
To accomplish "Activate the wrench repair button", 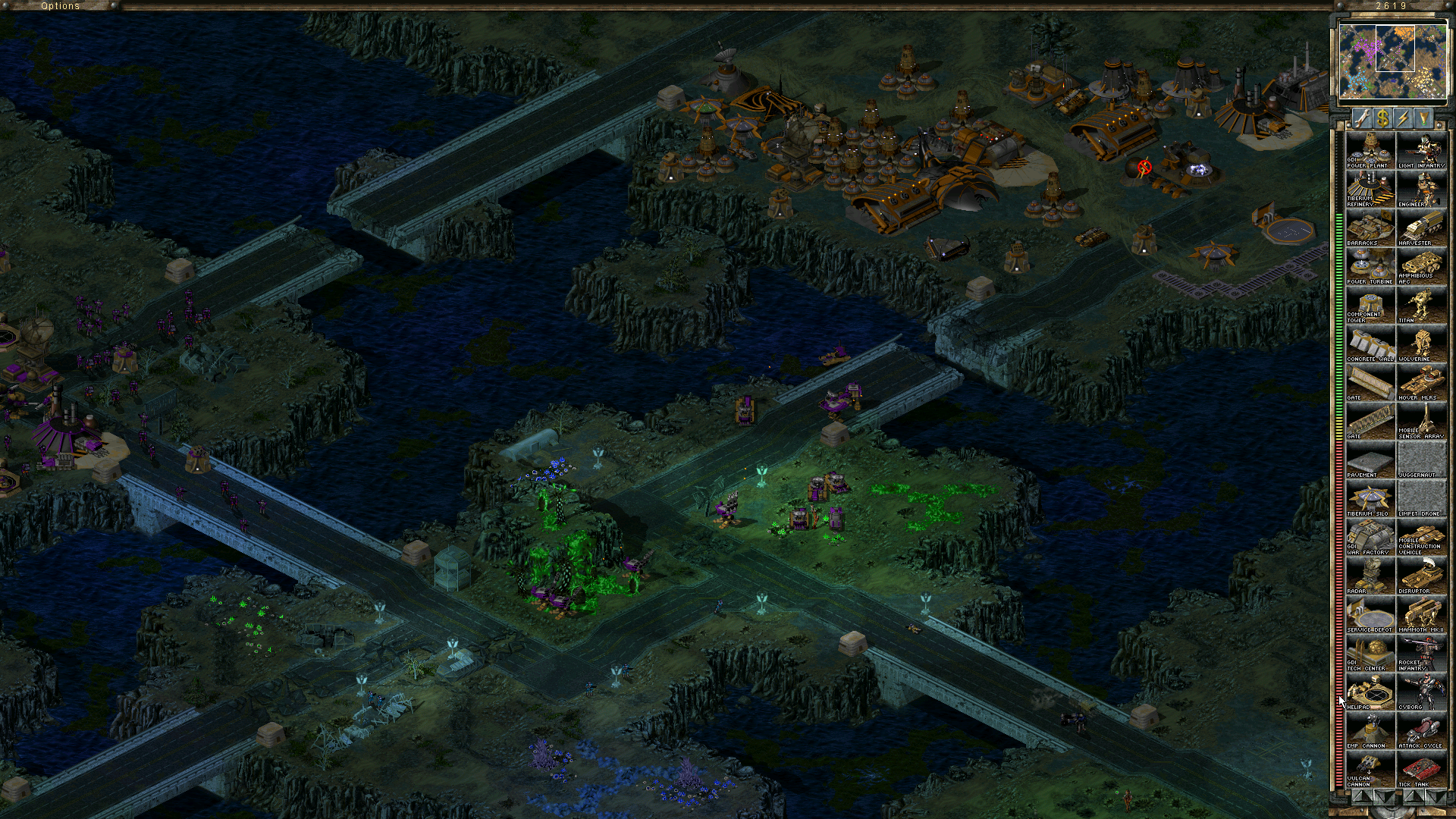I will pos(1363,118).
